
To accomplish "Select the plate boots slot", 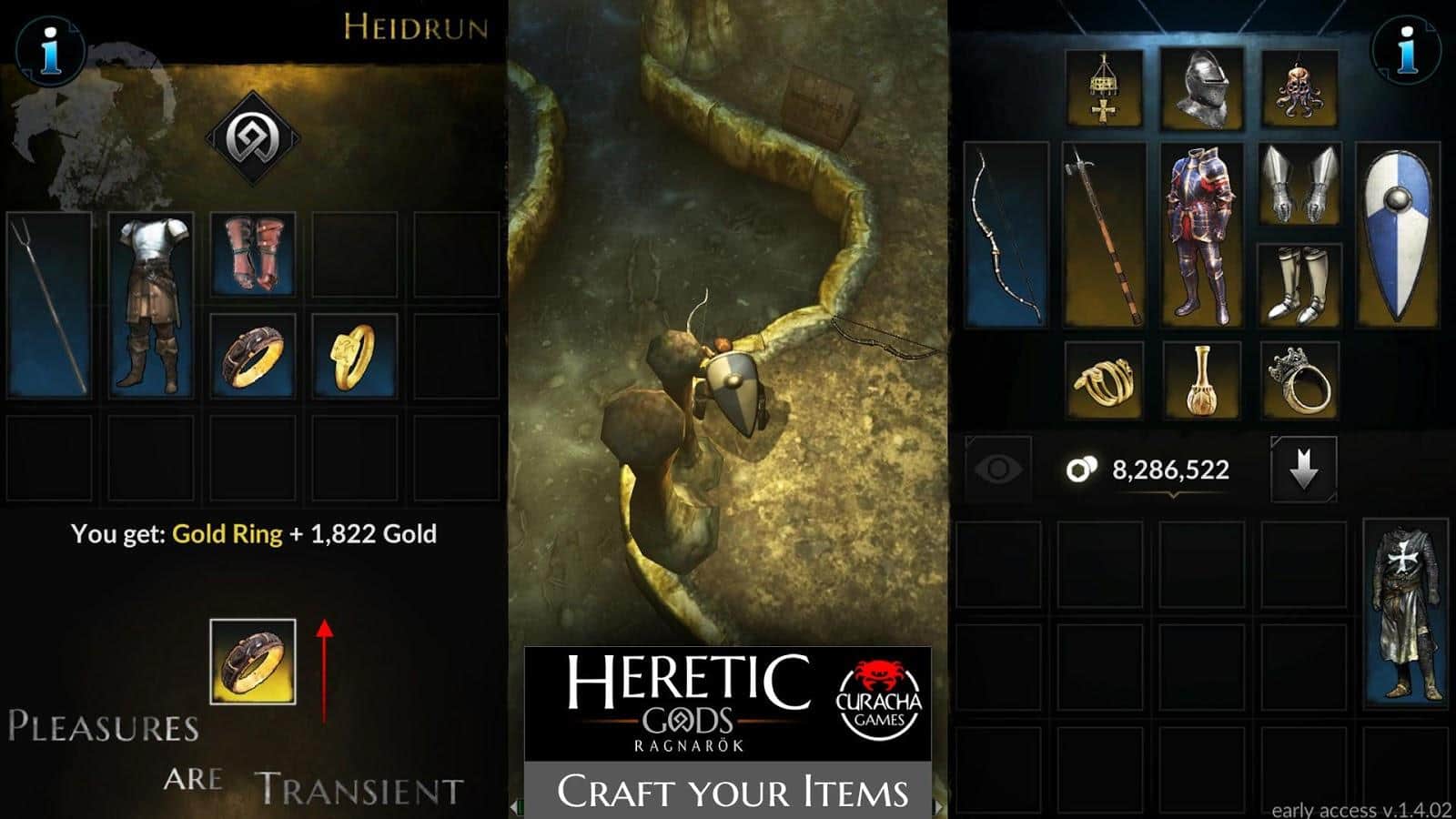I will click(1299, 285).
